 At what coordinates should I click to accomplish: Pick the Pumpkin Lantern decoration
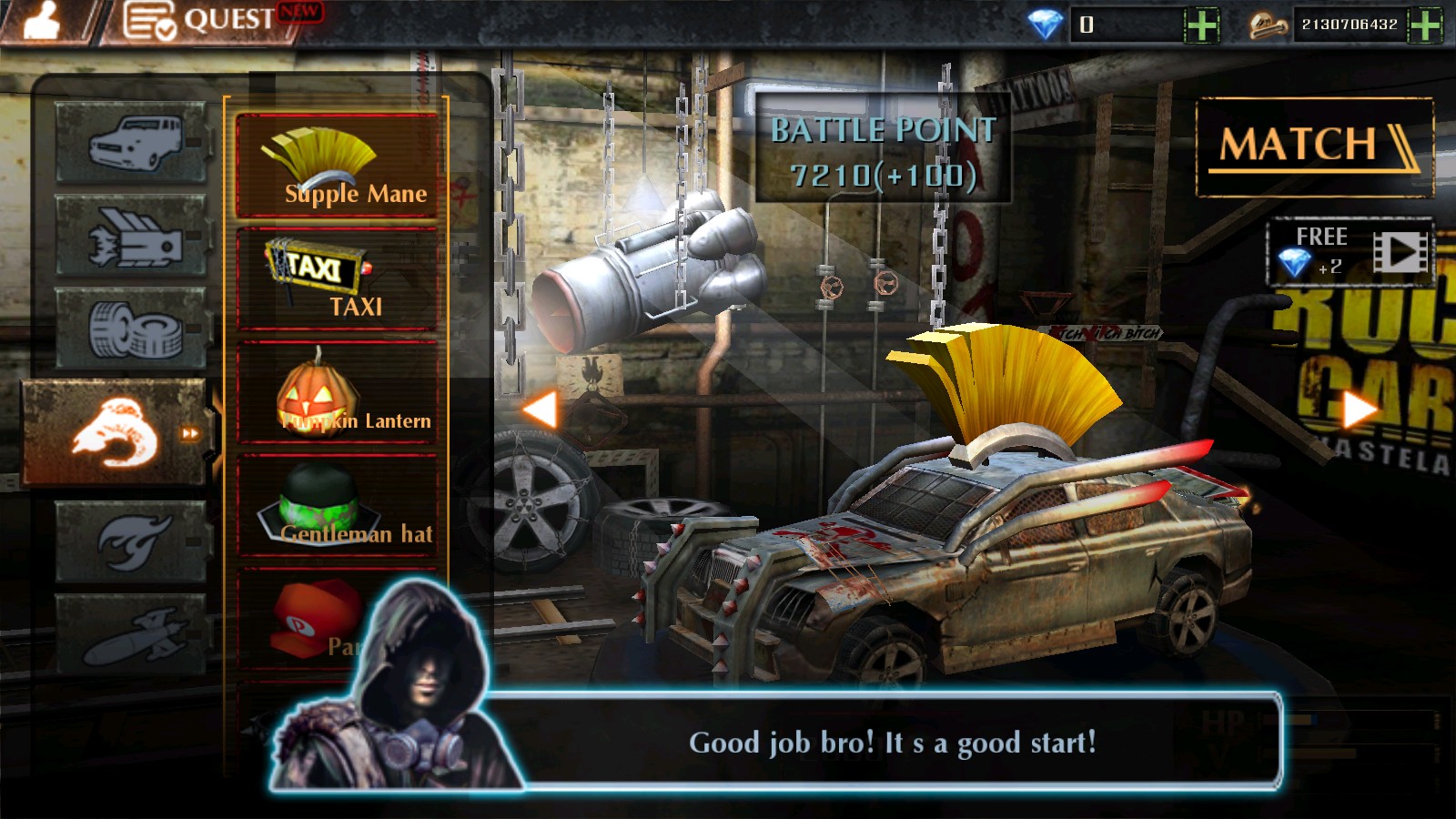[337, 394]
